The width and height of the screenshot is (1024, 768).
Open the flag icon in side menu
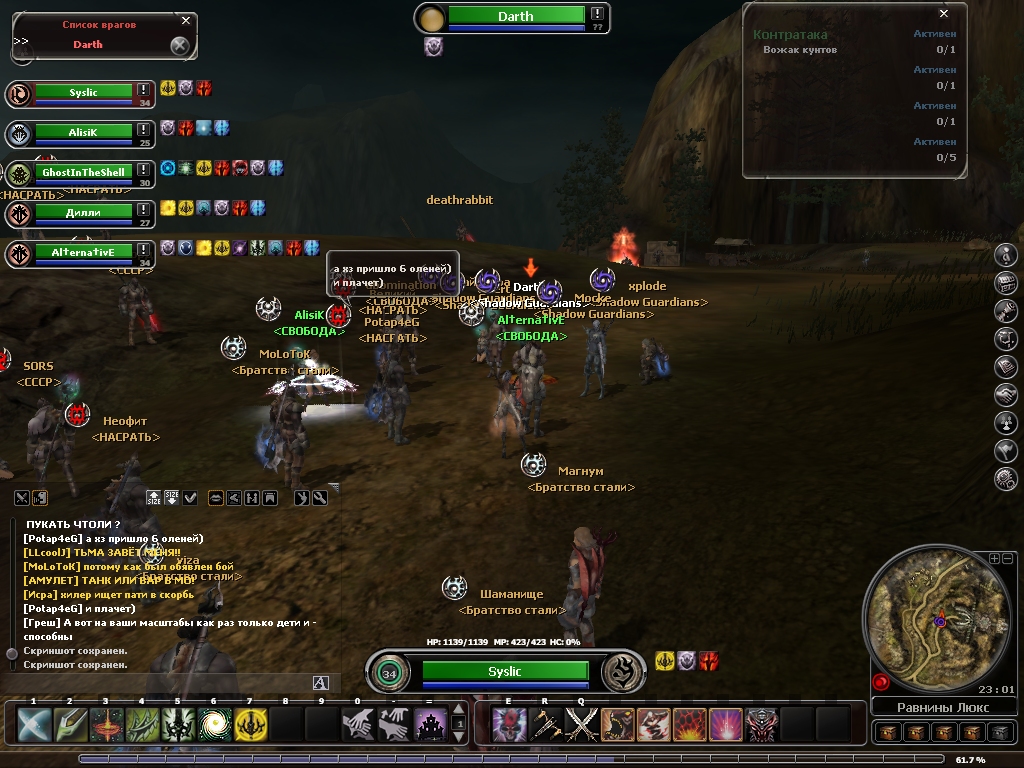[1006, 451]
